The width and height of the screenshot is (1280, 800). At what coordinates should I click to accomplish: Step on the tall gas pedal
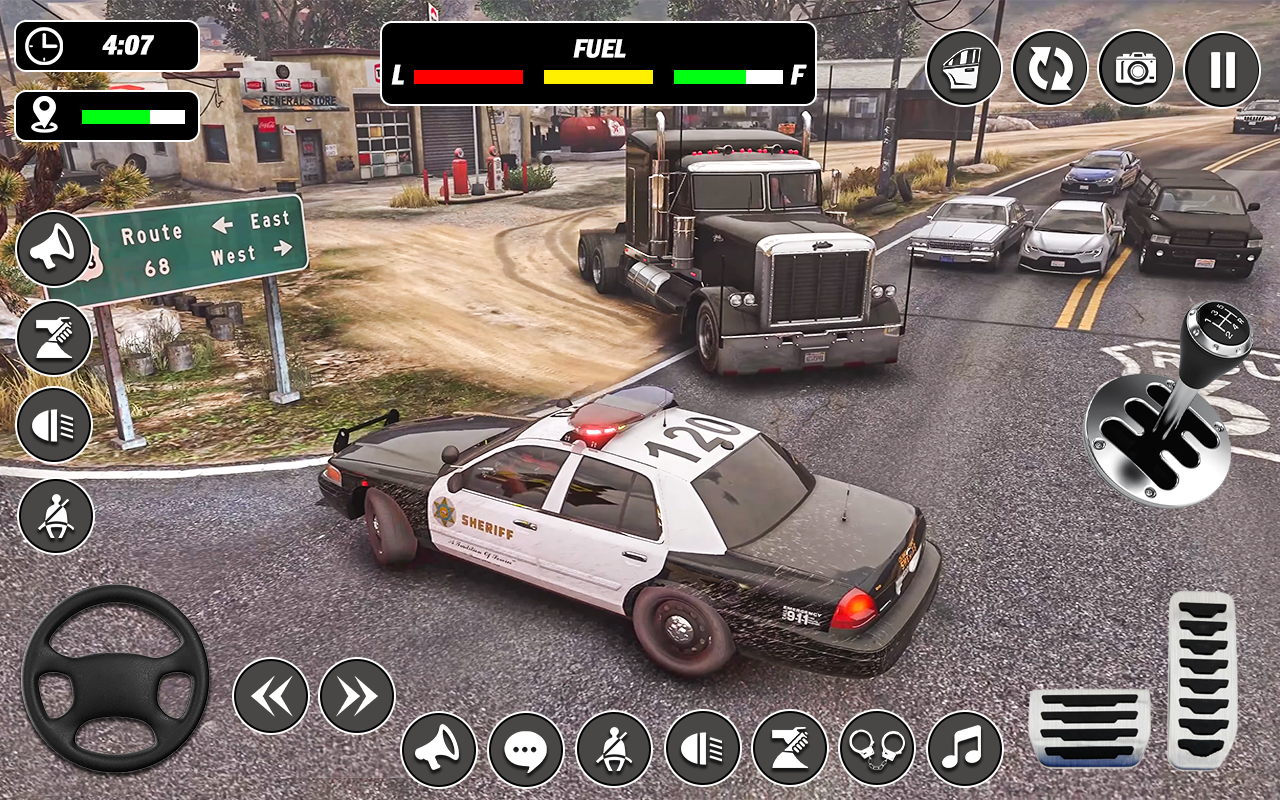1202,678
